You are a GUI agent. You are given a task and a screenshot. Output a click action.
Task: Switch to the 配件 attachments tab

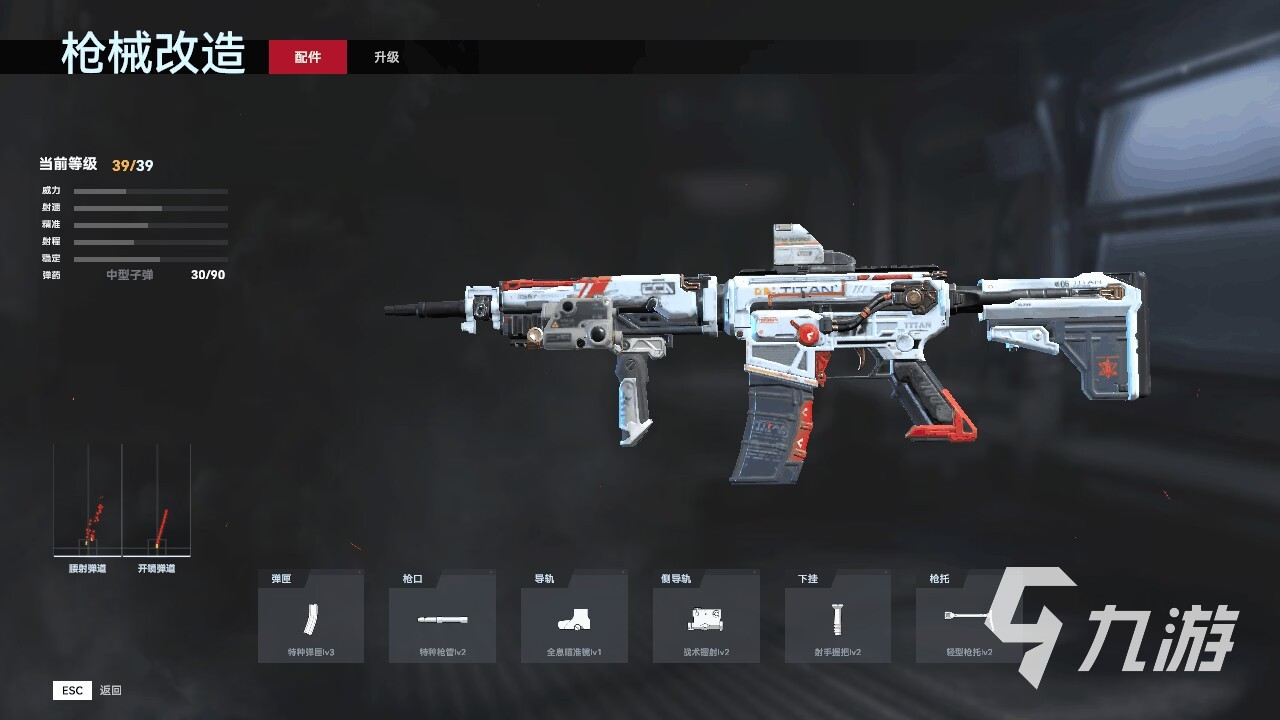coord(308,57)
